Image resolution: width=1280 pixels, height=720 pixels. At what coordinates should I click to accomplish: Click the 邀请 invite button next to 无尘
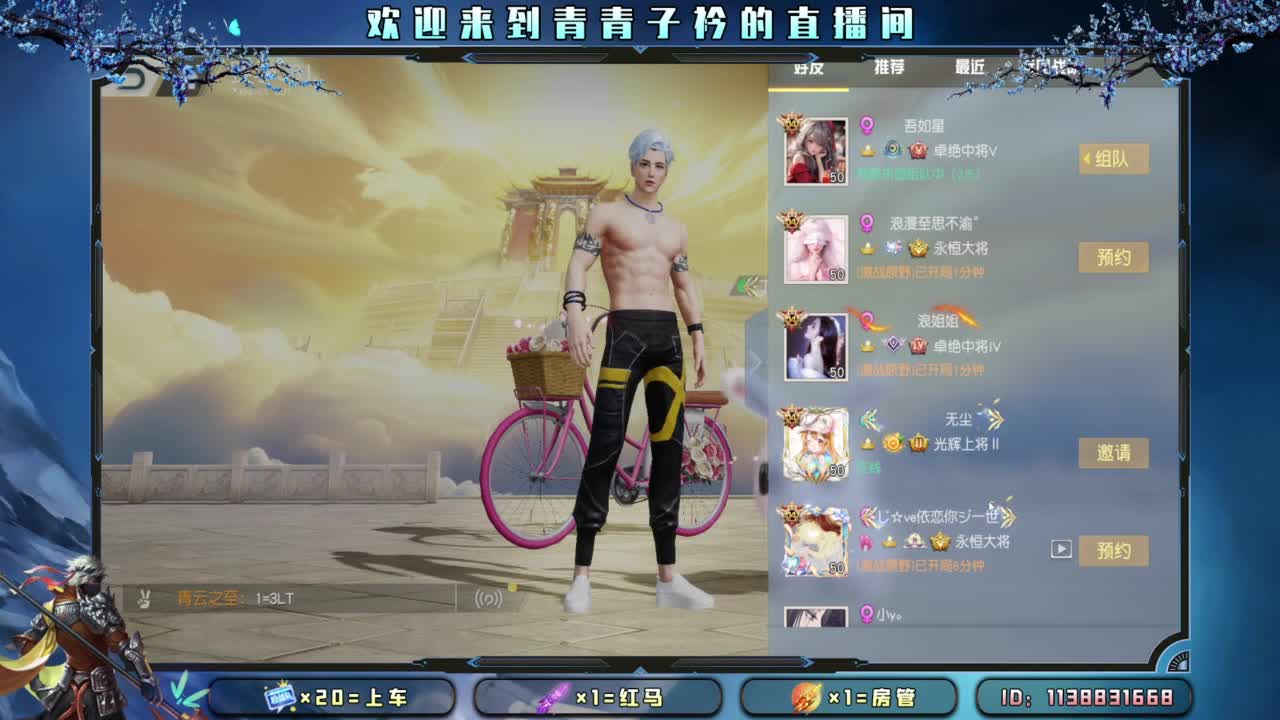[x=1114, y=452]
